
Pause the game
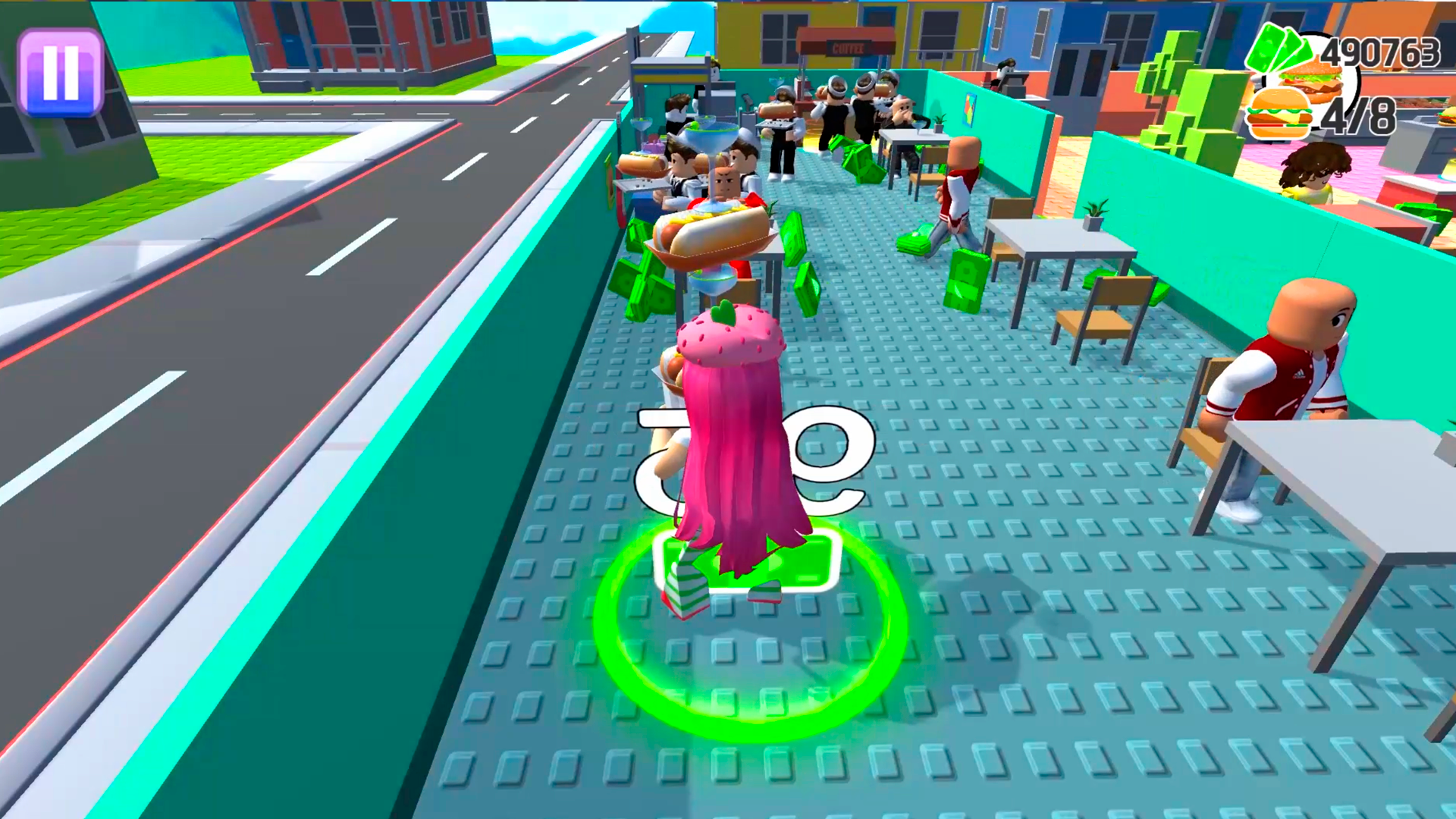click(x=62, y=68)
